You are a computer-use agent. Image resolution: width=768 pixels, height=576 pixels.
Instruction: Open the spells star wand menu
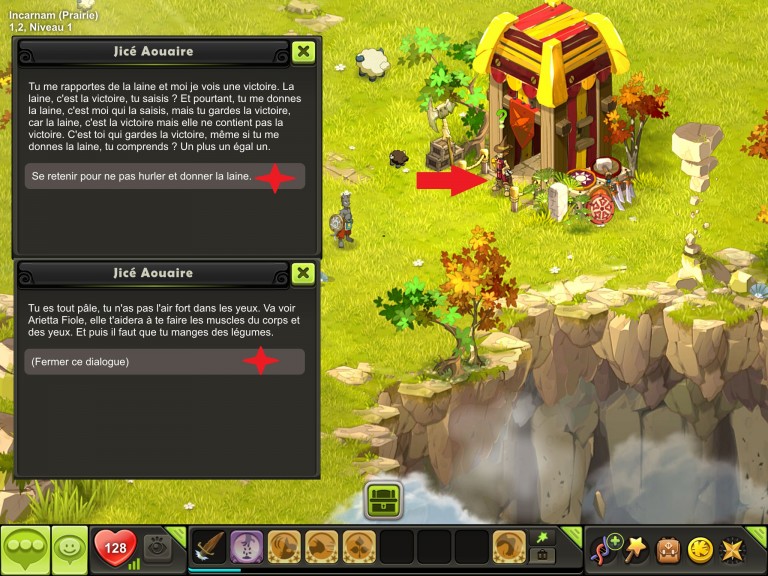[636, 549]
